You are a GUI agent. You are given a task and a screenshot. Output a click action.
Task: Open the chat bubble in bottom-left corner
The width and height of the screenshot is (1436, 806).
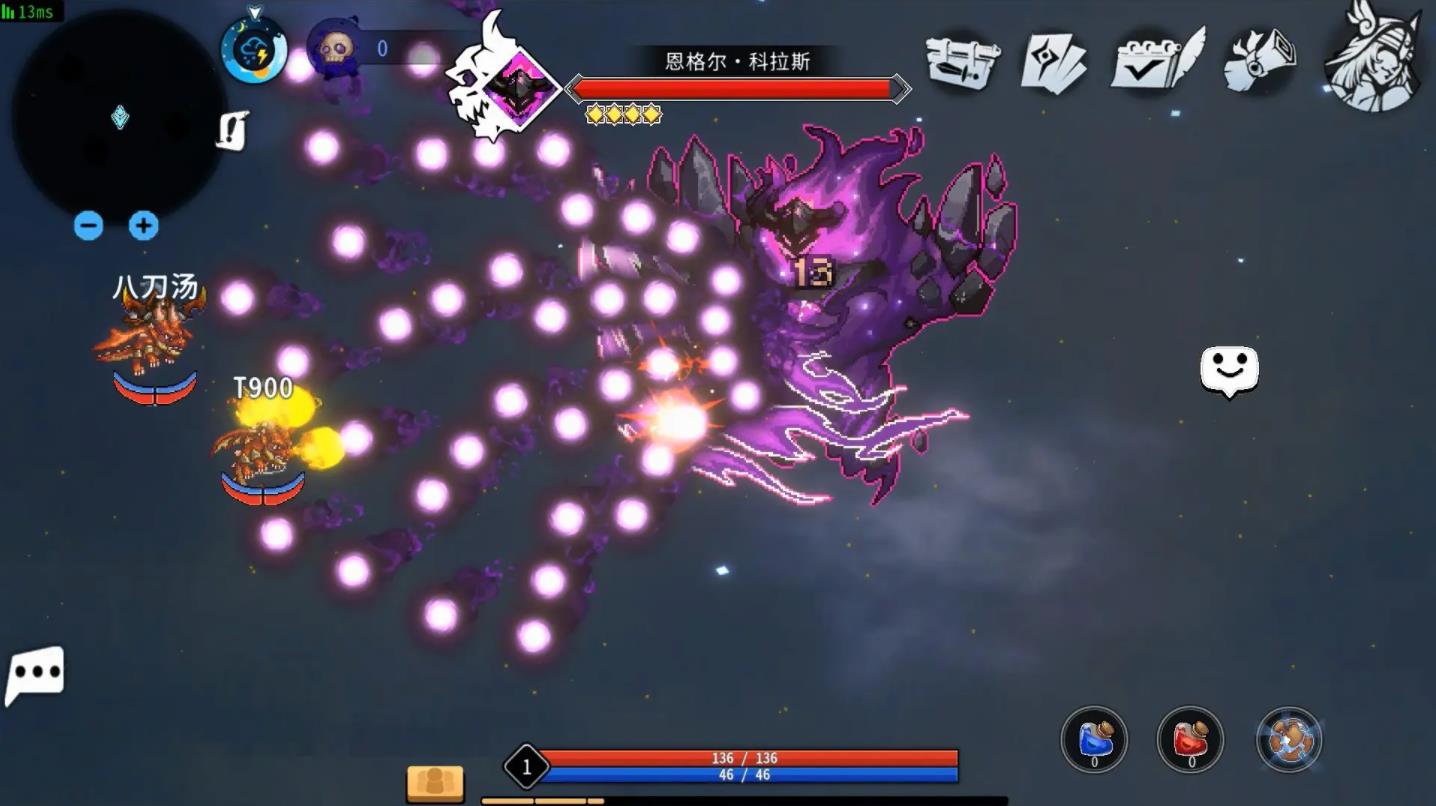point(36,675)
